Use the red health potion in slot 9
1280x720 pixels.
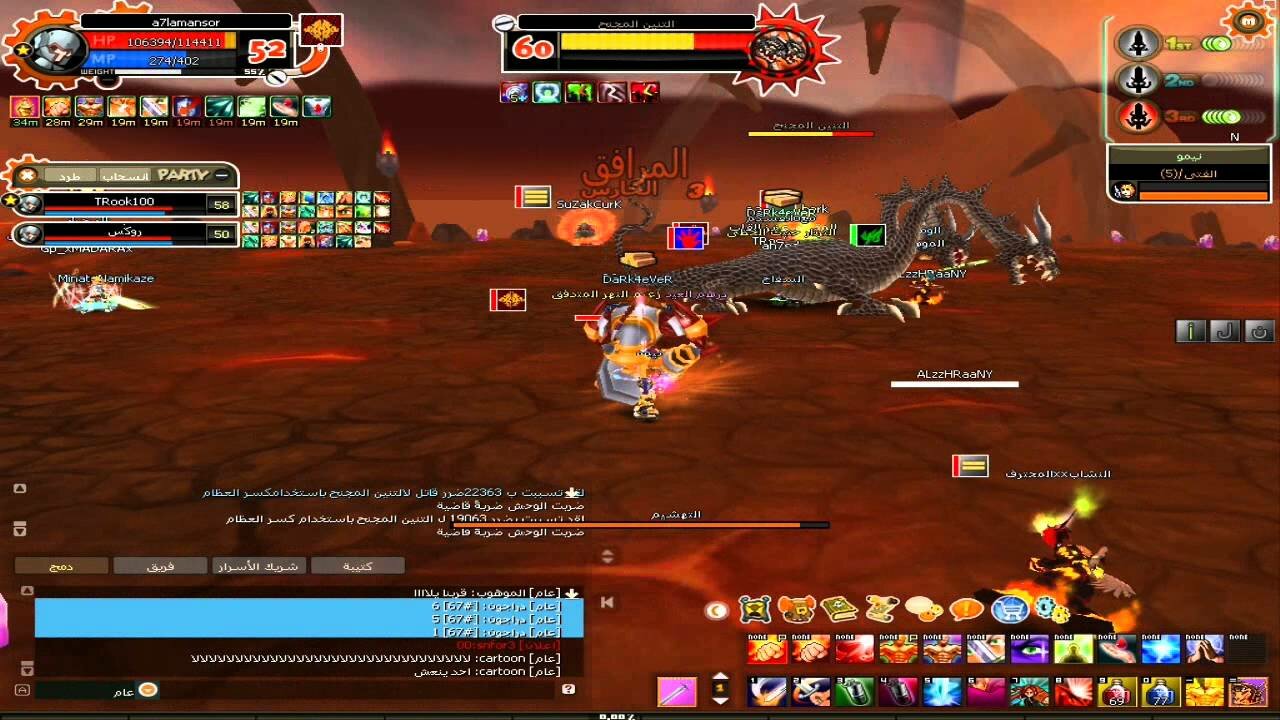tap(1116, 691)
